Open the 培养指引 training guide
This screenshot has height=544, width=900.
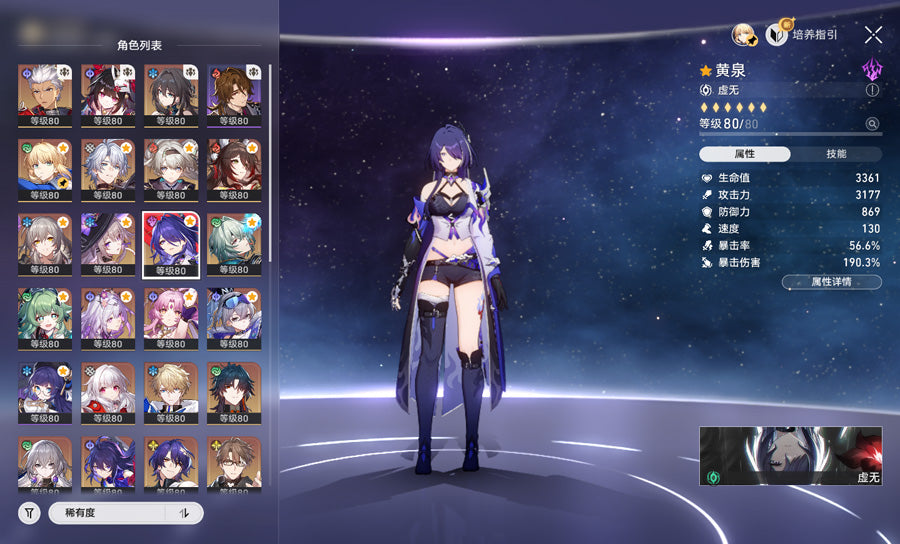(802, 35)
